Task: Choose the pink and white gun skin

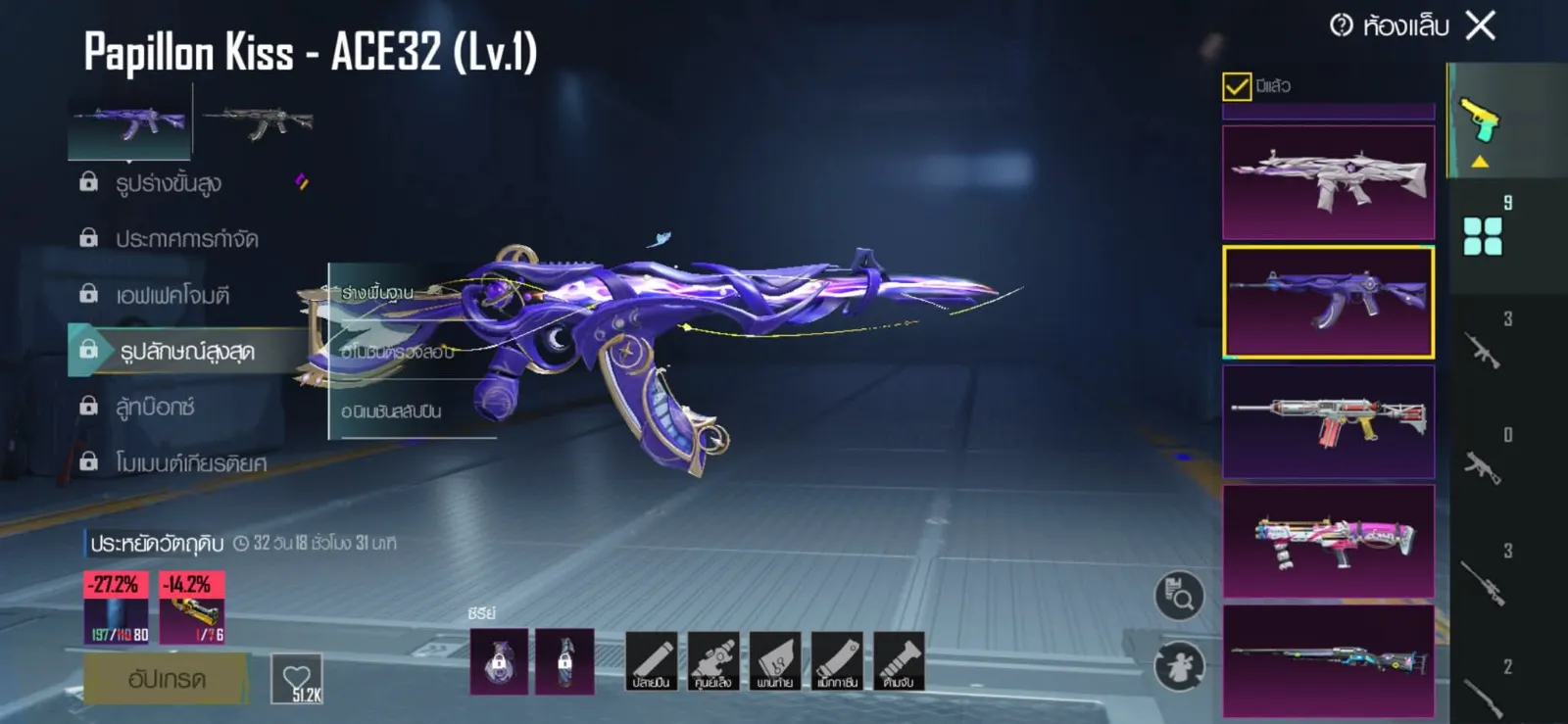Action: pos(1328,541)
